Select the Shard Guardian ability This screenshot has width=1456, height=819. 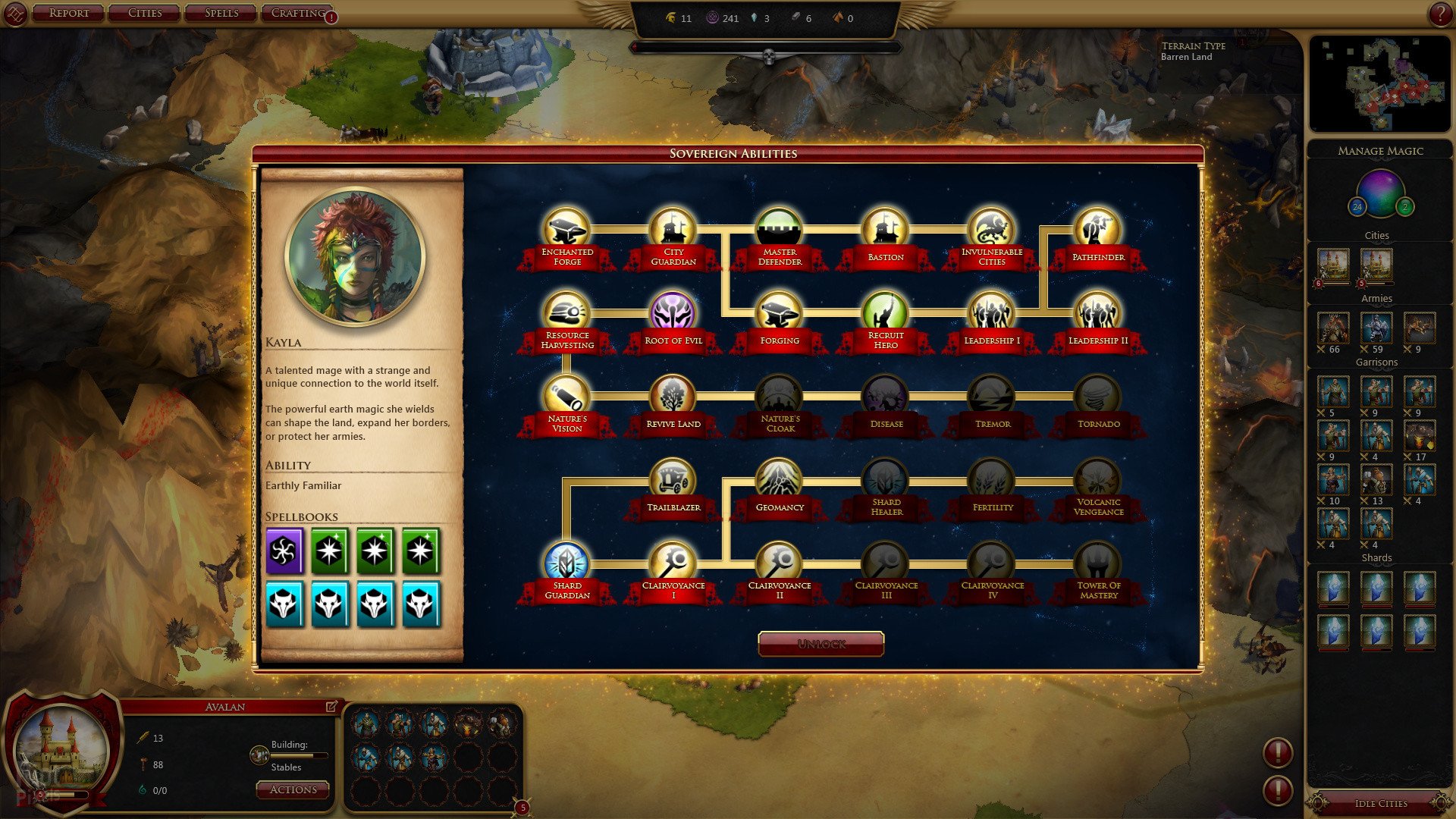click(566, 563)
